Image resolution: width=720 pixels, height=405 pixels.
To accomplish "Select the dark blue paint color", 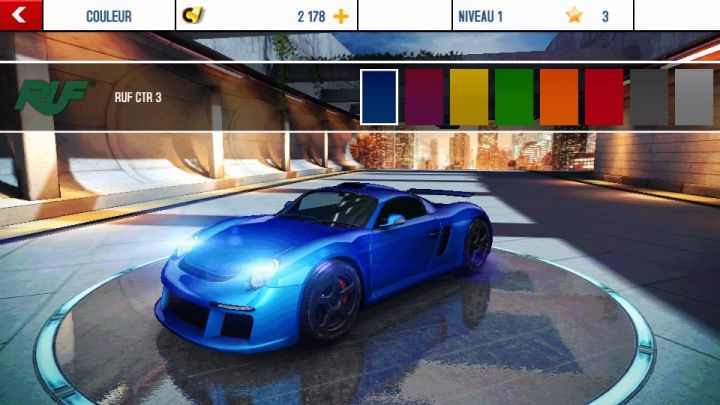I will point(379,97).
